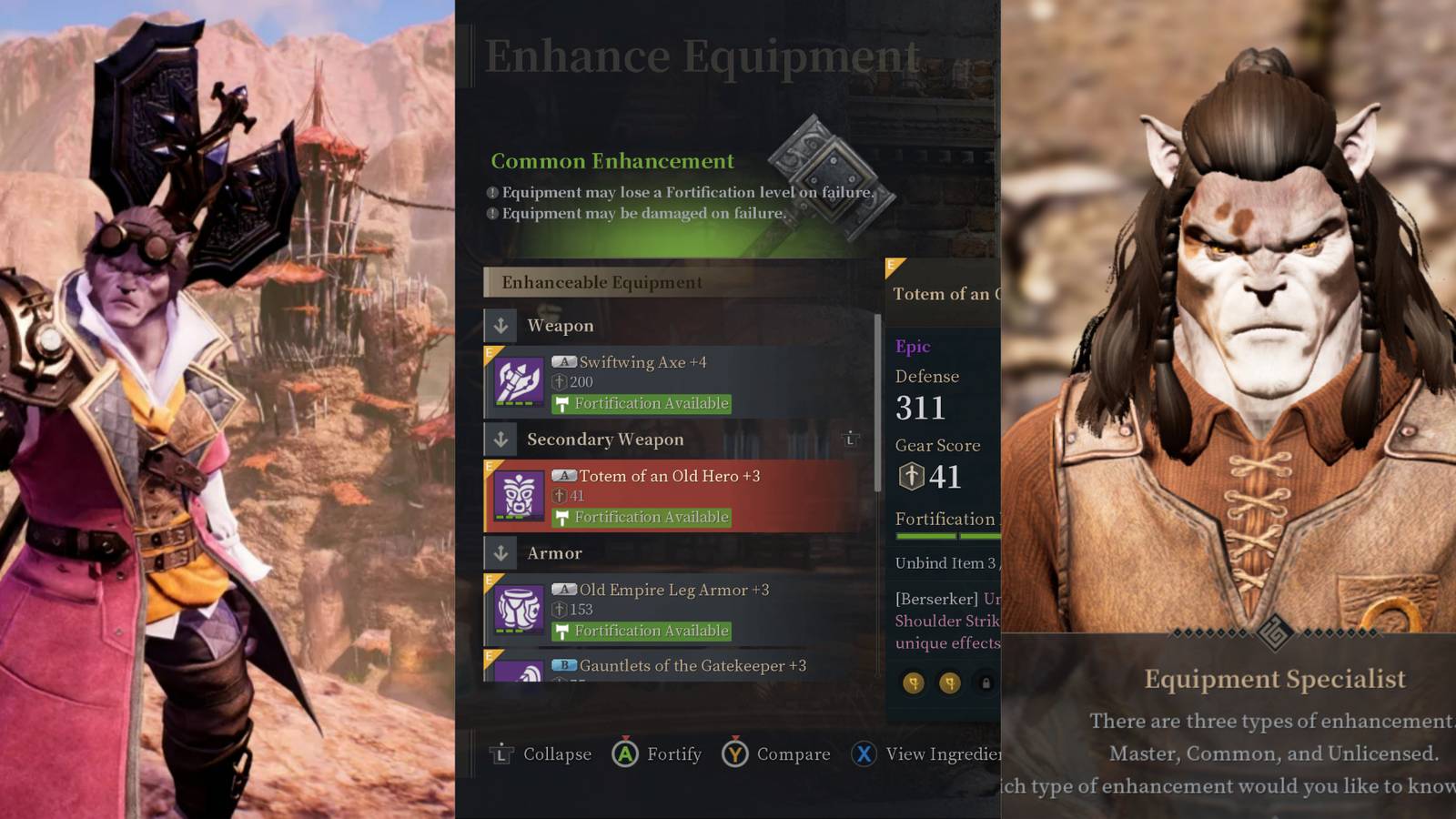Select the Common Enhancement heading
The width and height of the screenshot is (1456, 819).
coord(611,161)
